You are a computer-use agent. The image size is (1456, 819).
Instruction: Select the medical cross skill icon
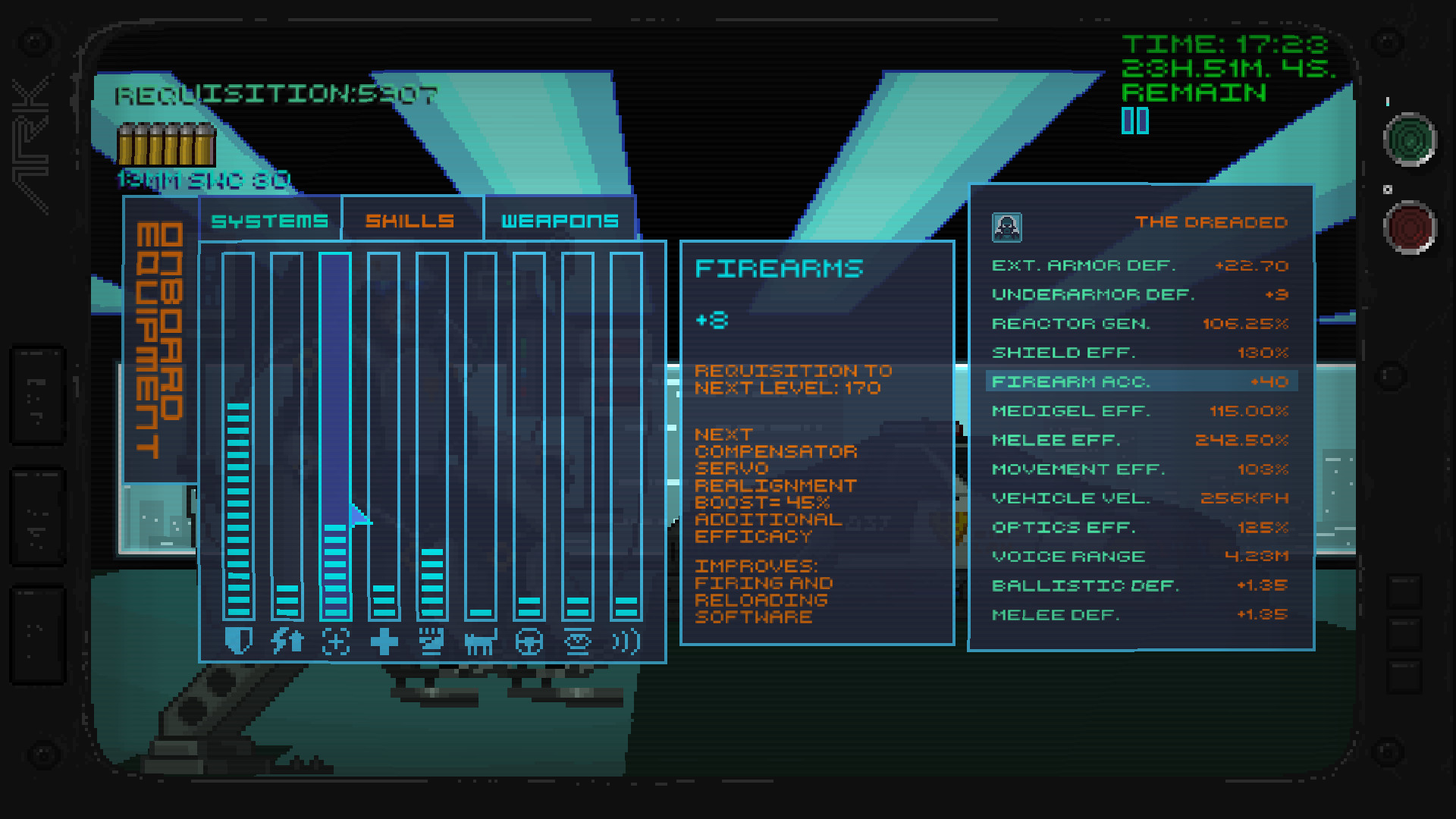point(383,641)
